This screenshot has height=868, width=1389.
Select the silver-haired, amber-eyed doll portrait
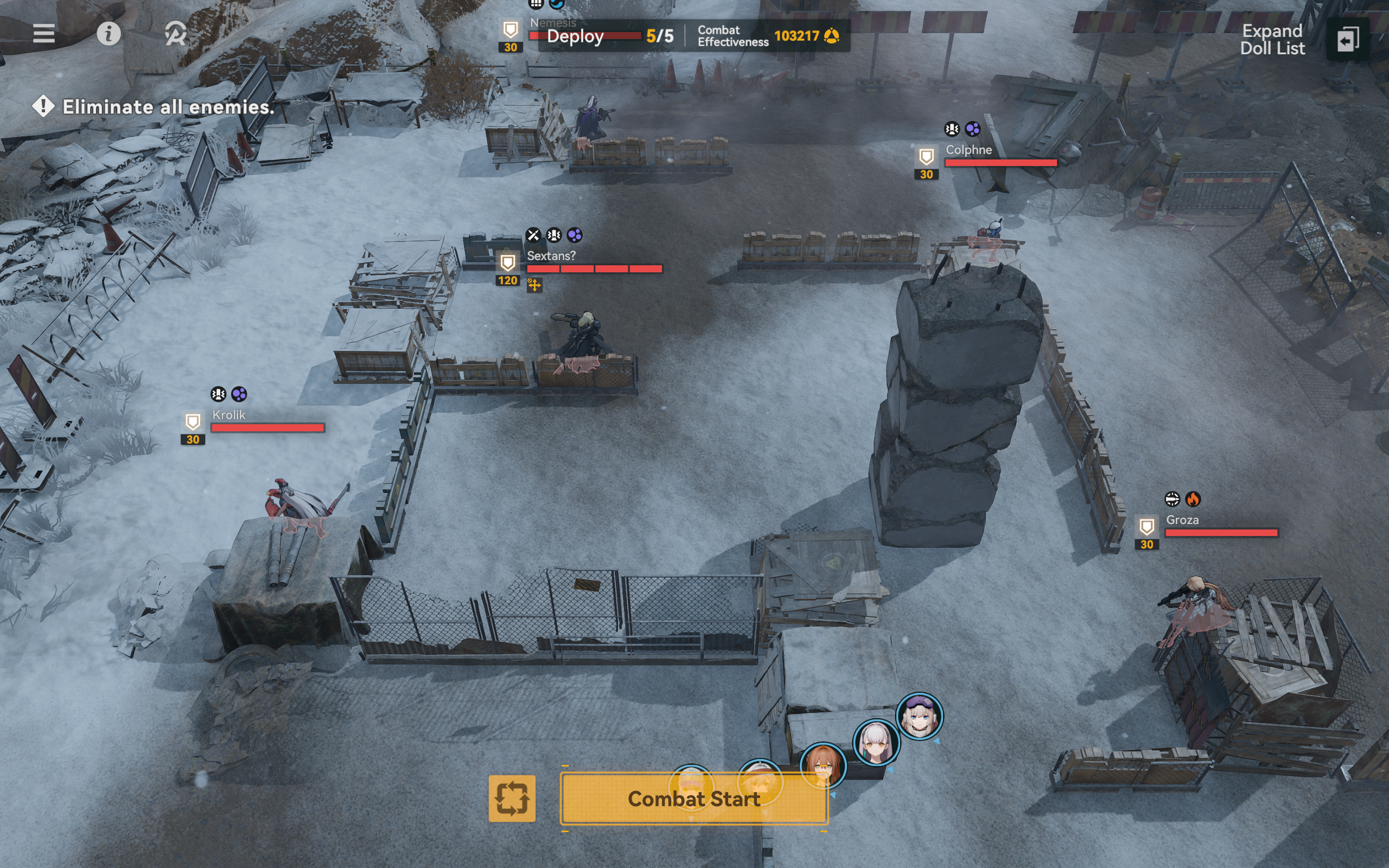[876, 742]
